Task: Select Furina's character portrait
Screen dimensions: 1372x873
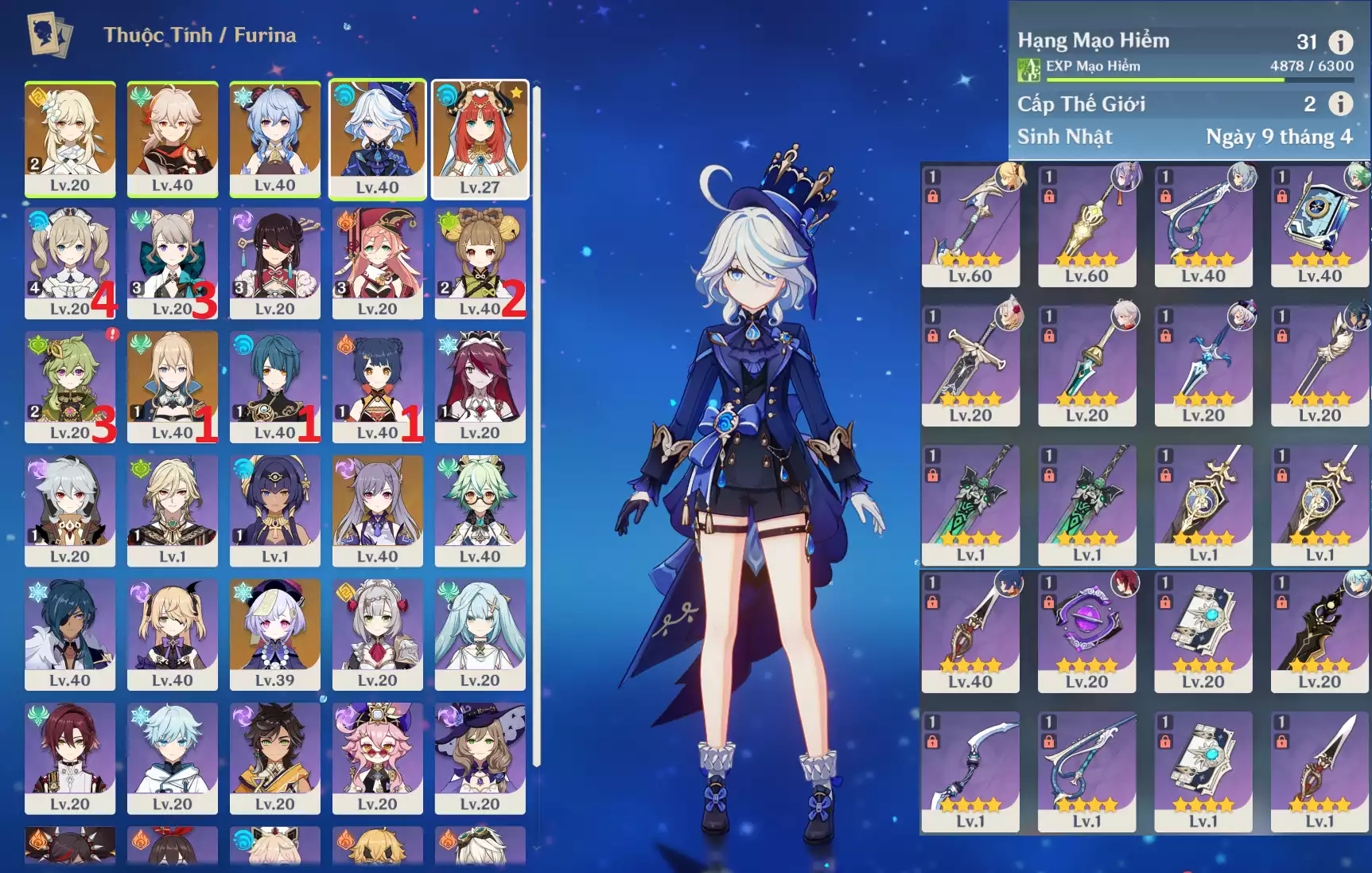Action: click(x=377, y=138)
